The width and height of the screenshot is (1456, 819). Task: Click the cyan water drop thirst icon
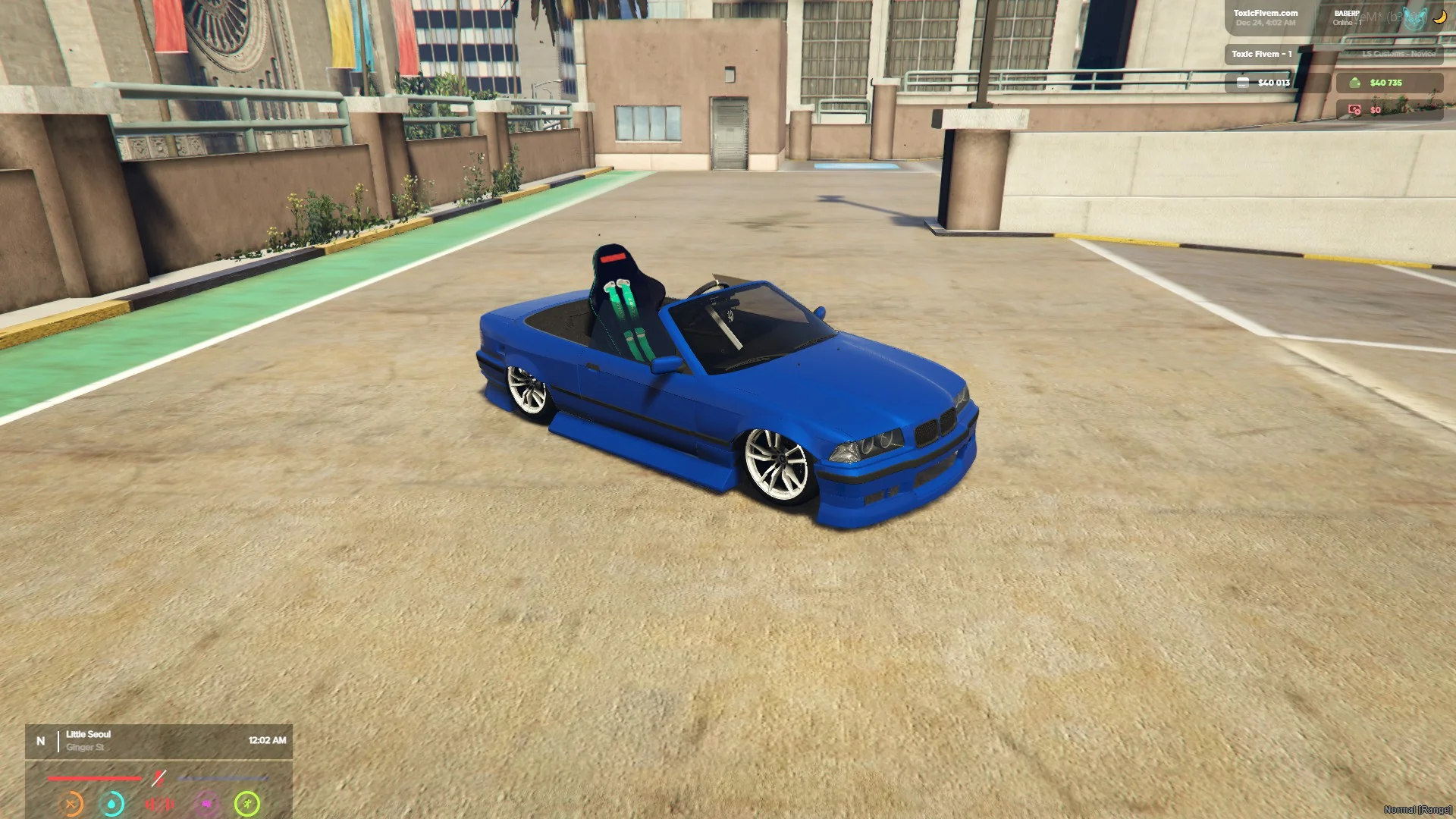[112, 804]
